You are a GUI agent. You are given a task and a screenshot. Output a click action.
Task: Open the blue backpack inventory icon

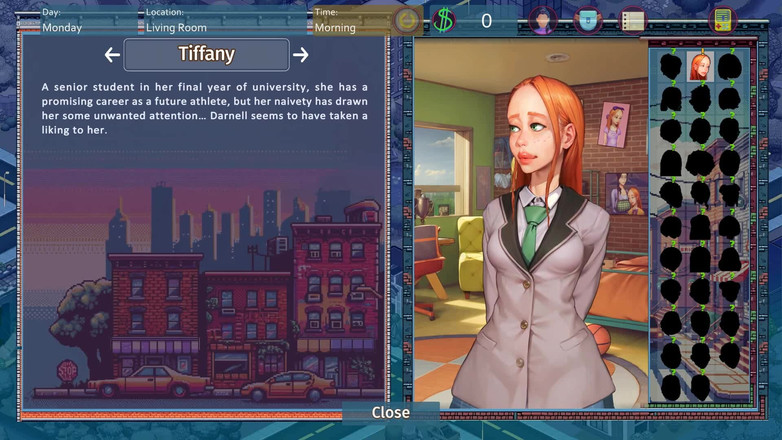pos(588,20)
